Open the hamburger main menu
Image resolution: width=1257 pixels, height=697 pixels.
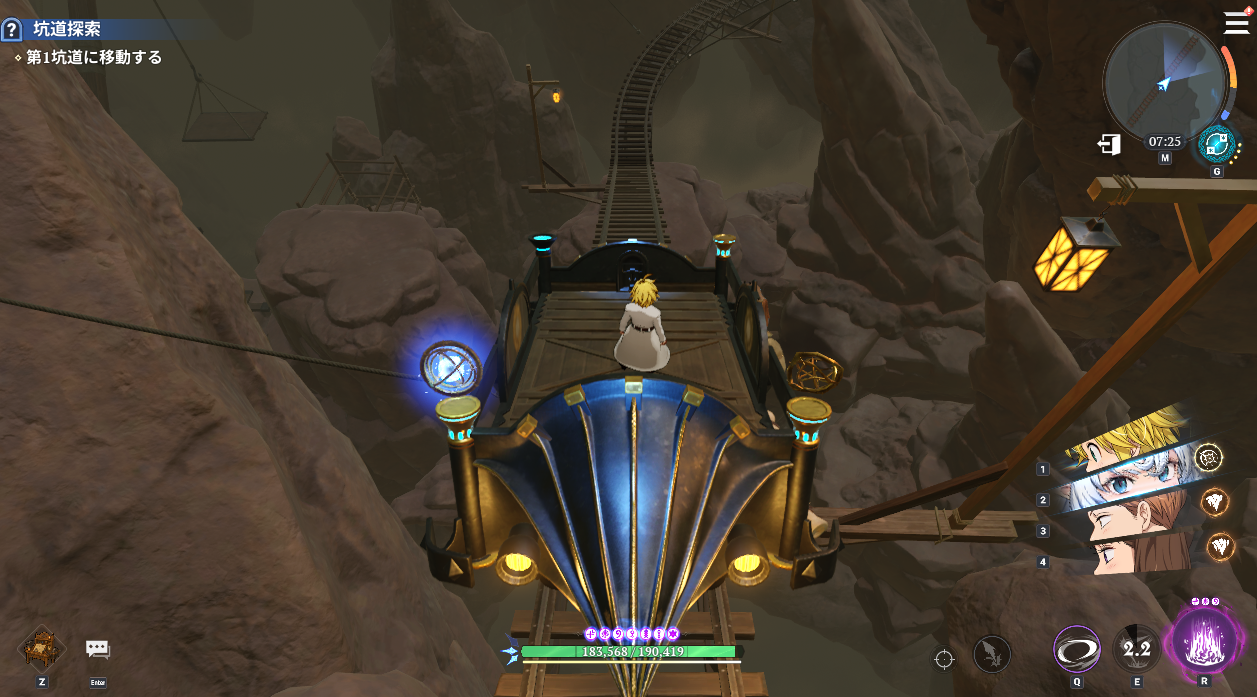point(1236,23)
